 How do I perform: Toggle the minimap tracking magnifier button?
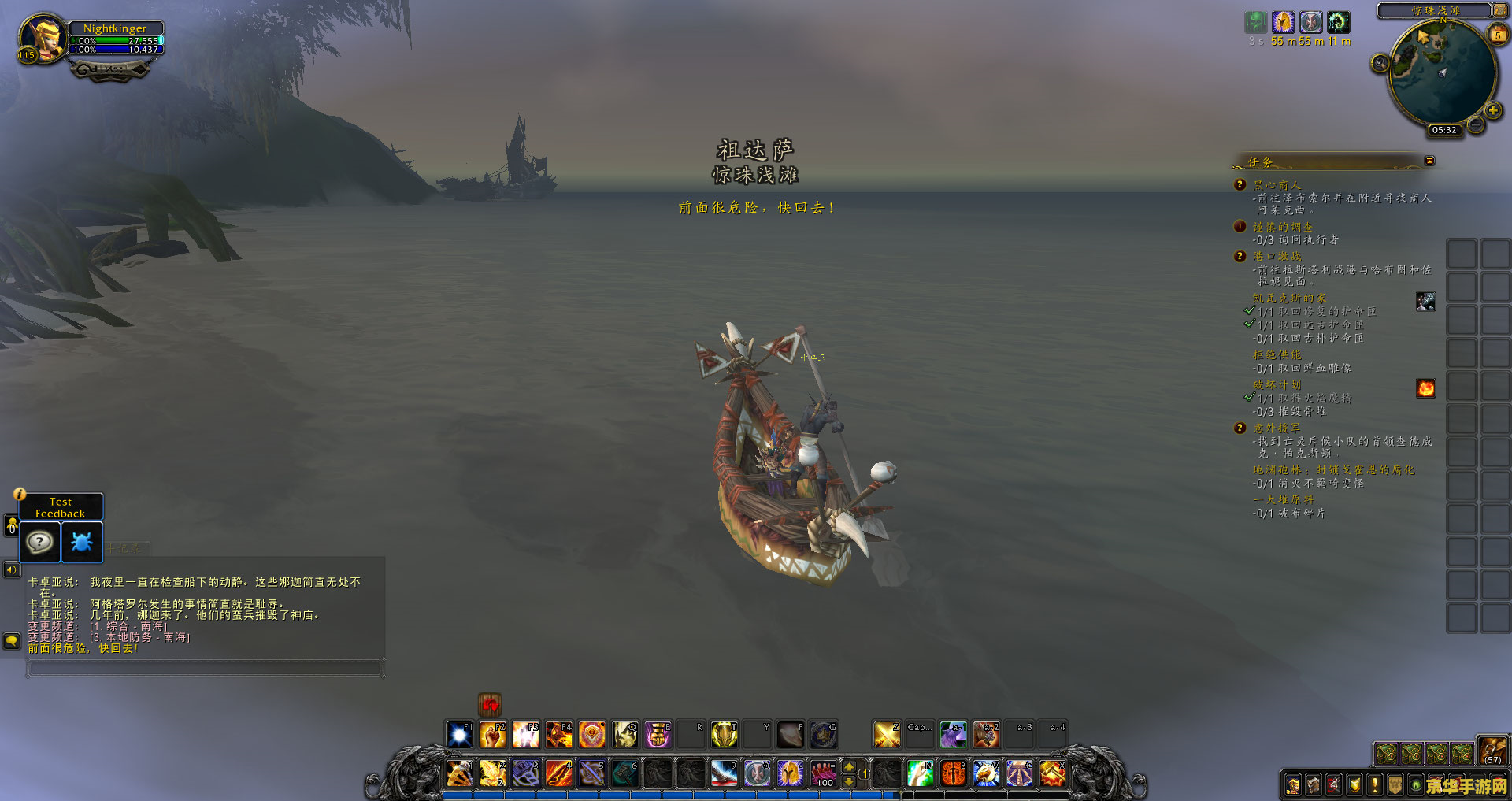coord(1380,63)
